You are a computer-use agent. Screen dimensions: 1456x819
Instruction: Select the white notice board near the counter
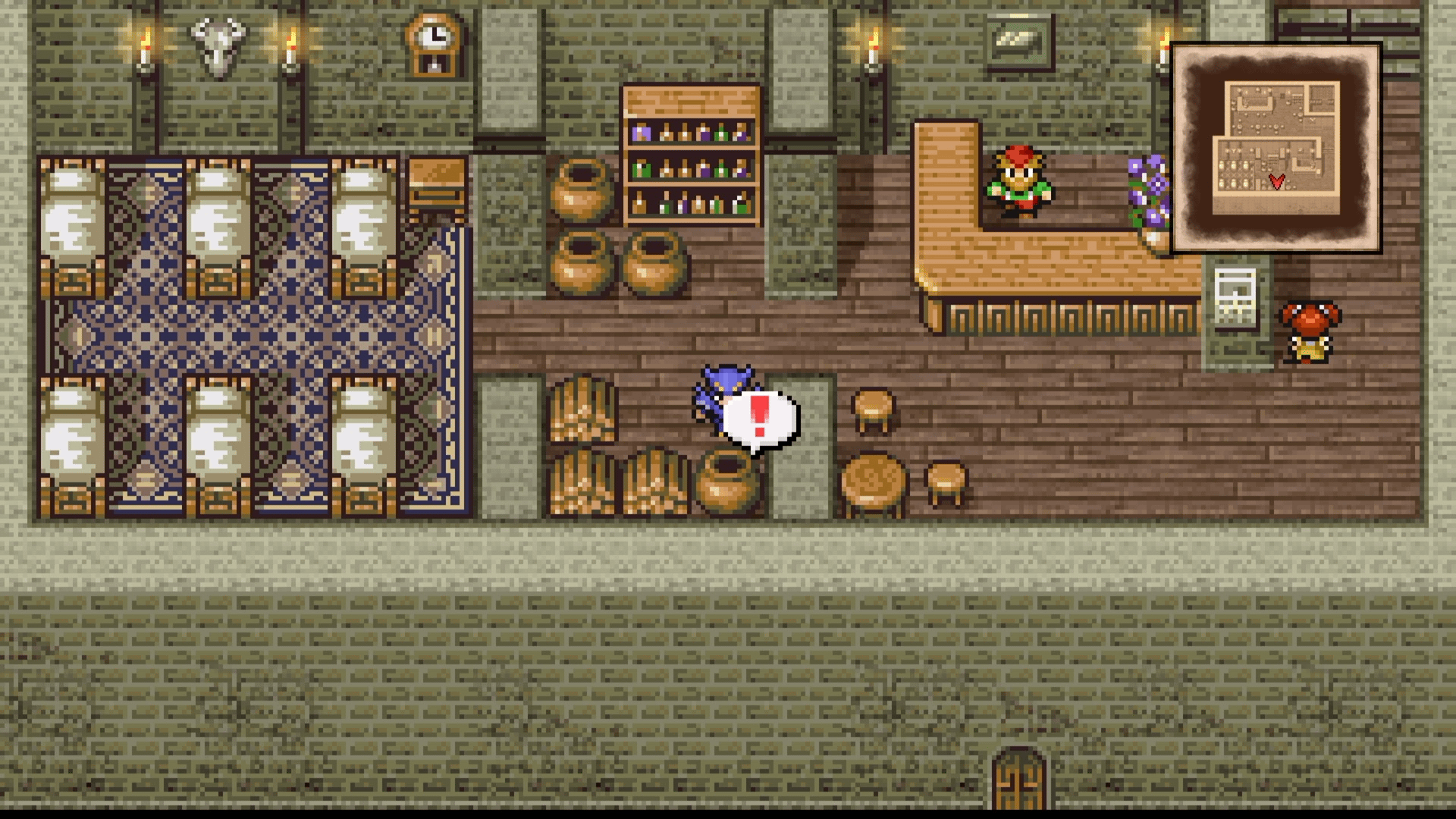(1235, 296)
